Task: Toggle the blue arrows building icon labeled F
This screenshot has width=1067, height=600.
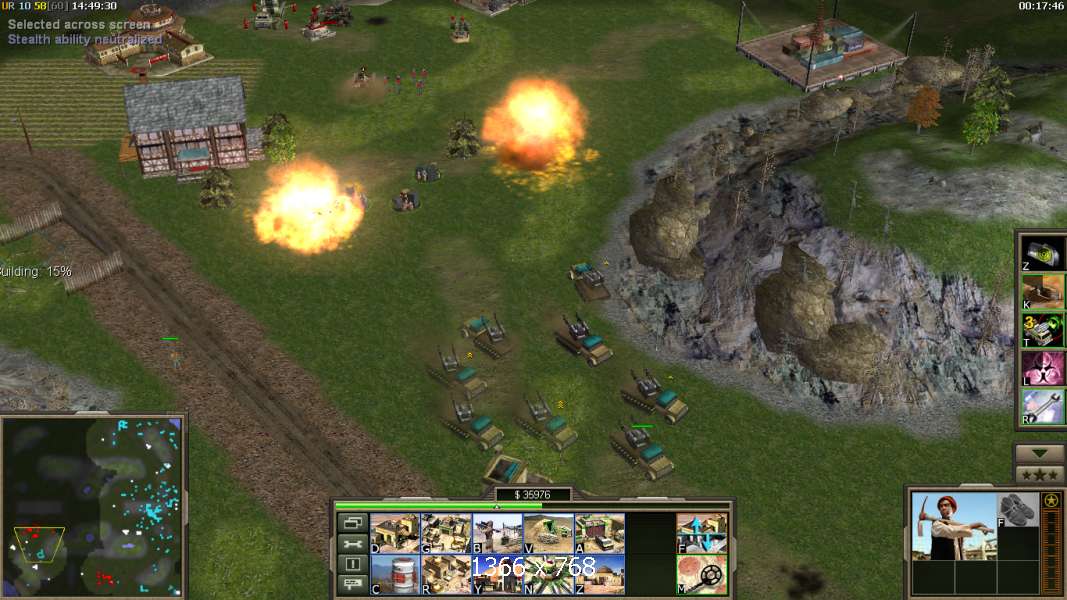Action: 702,533
